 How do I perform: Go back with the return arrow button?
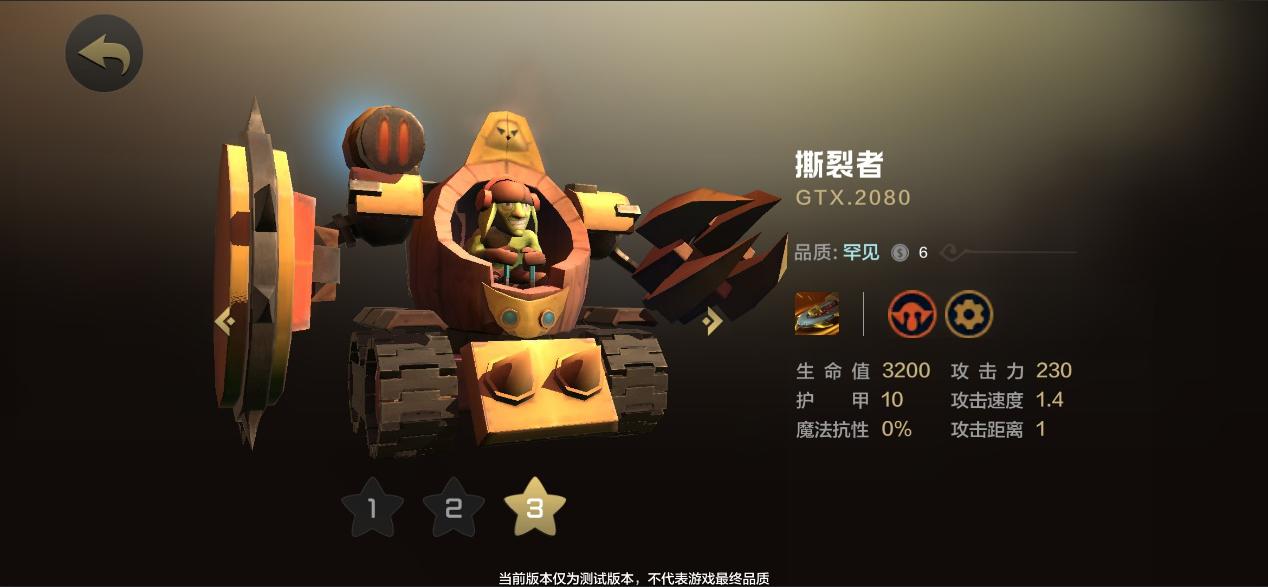pos(104,54)
